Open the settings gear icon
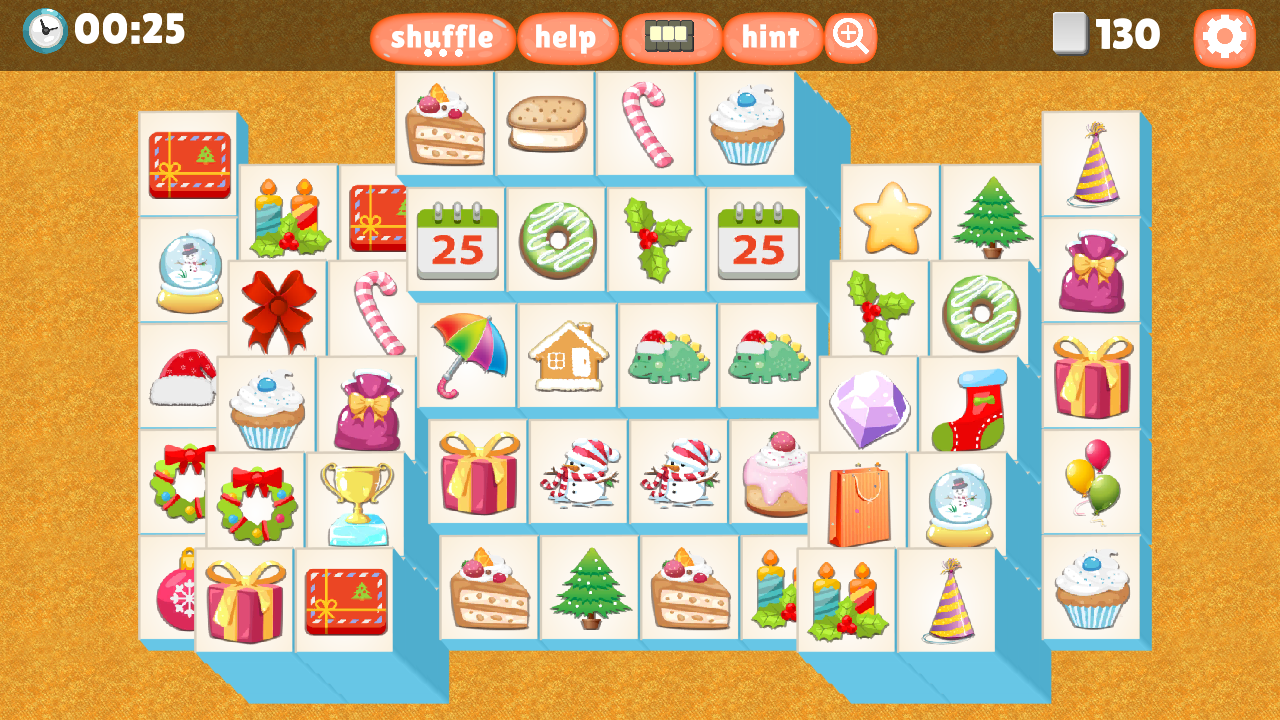The height and width of the screenshot is (720, 1280). coord(1225,37)
